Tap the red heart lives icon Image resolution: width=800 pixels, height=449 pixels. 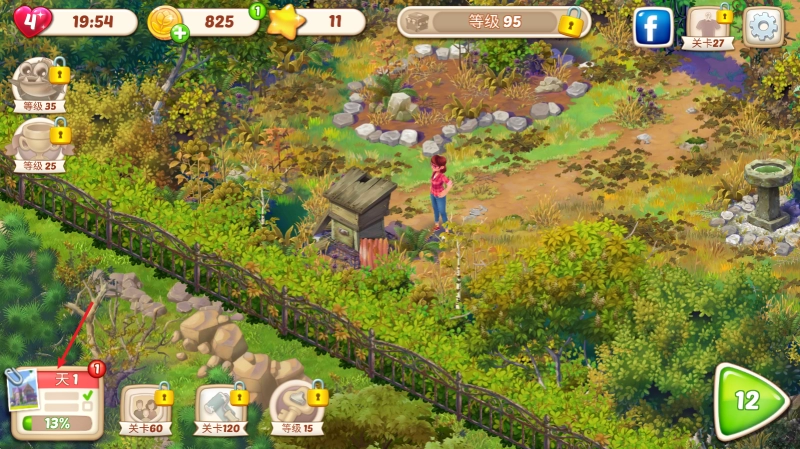coord(31,21)
